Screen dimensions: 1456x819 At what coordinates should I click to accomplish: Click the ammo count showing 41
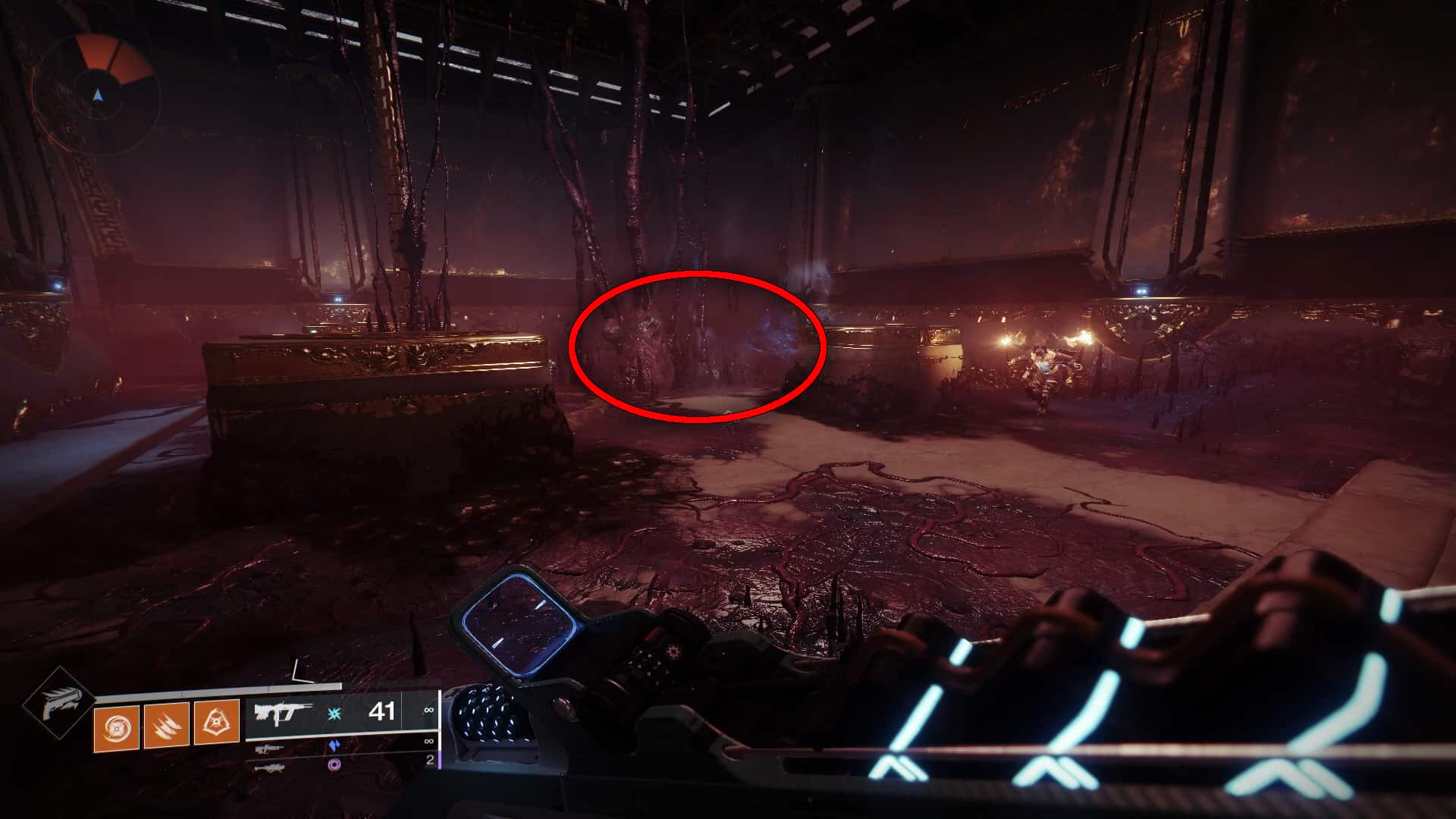coord(382,712)
